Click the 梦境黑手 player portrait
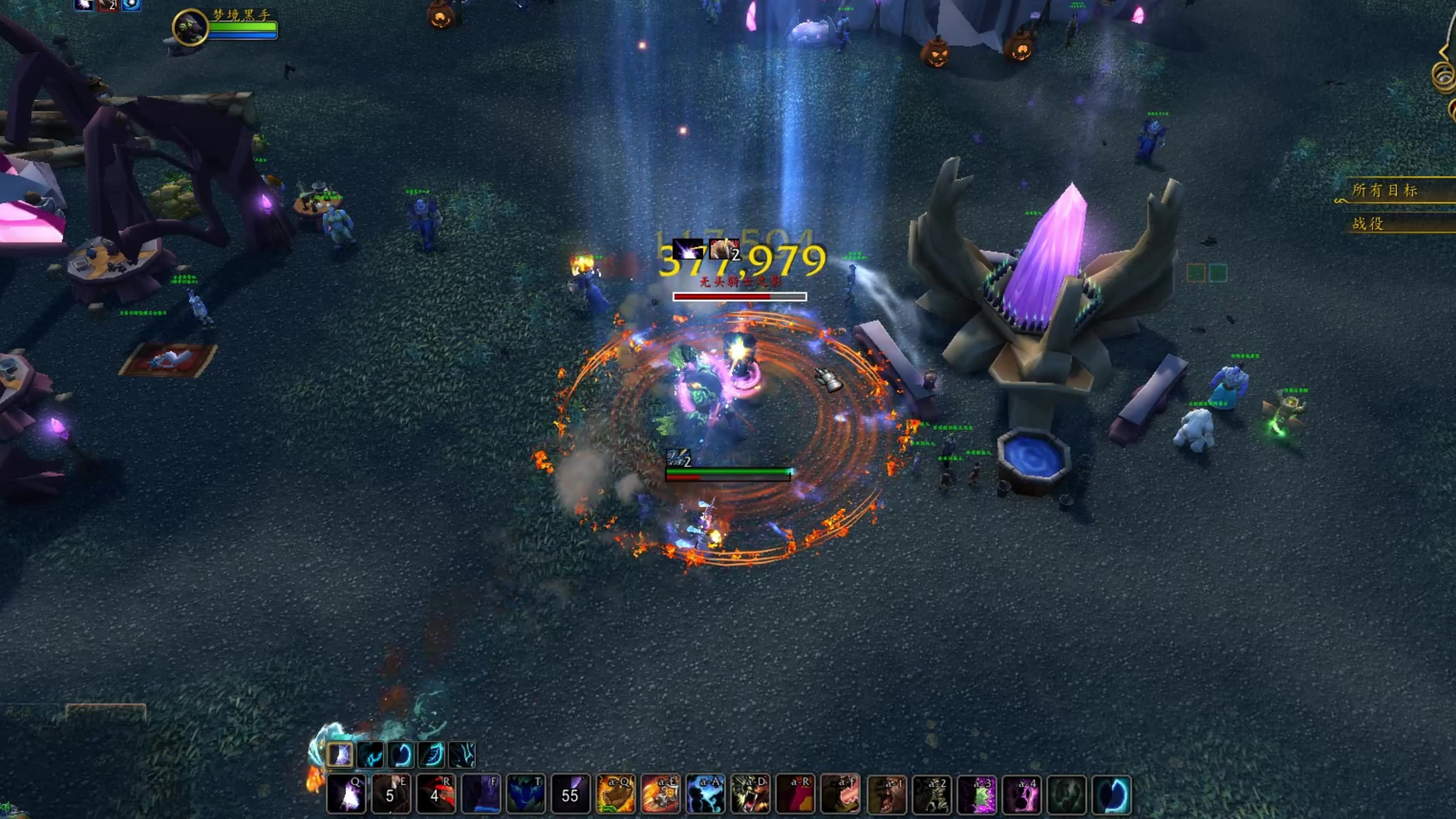This screenshot has height=819, width=1456. coord(190,27)
